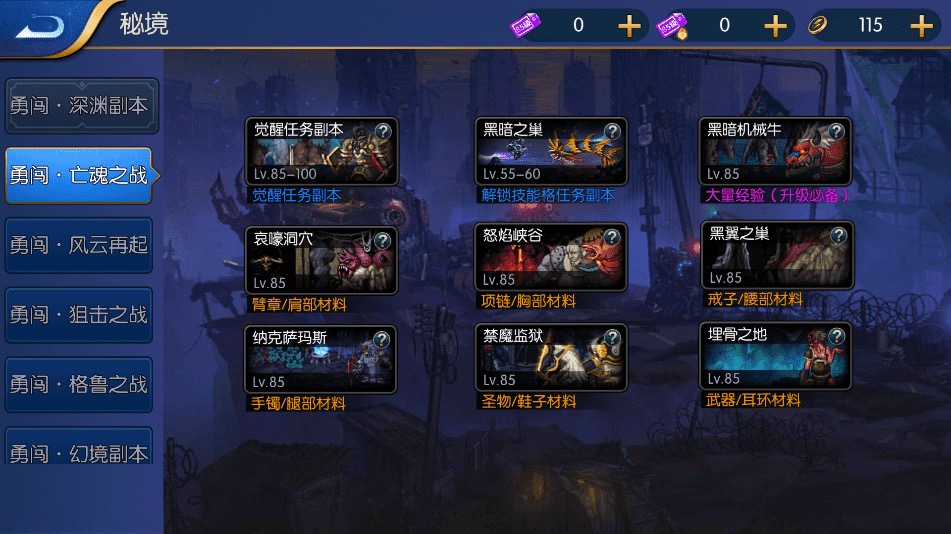Switch to 勇闯·幻境副本 tab
The height and width of the screenshot is (534, 951).
(x=79, y=453)
